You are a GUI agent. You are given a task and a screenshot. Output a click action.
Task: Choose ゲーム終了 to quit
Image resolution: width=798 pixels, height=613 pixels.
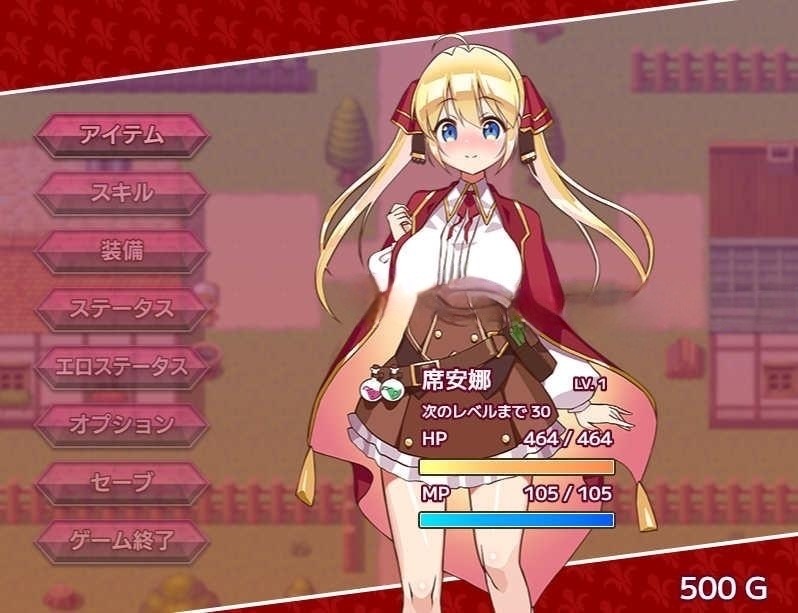click(x=122, y=541)
